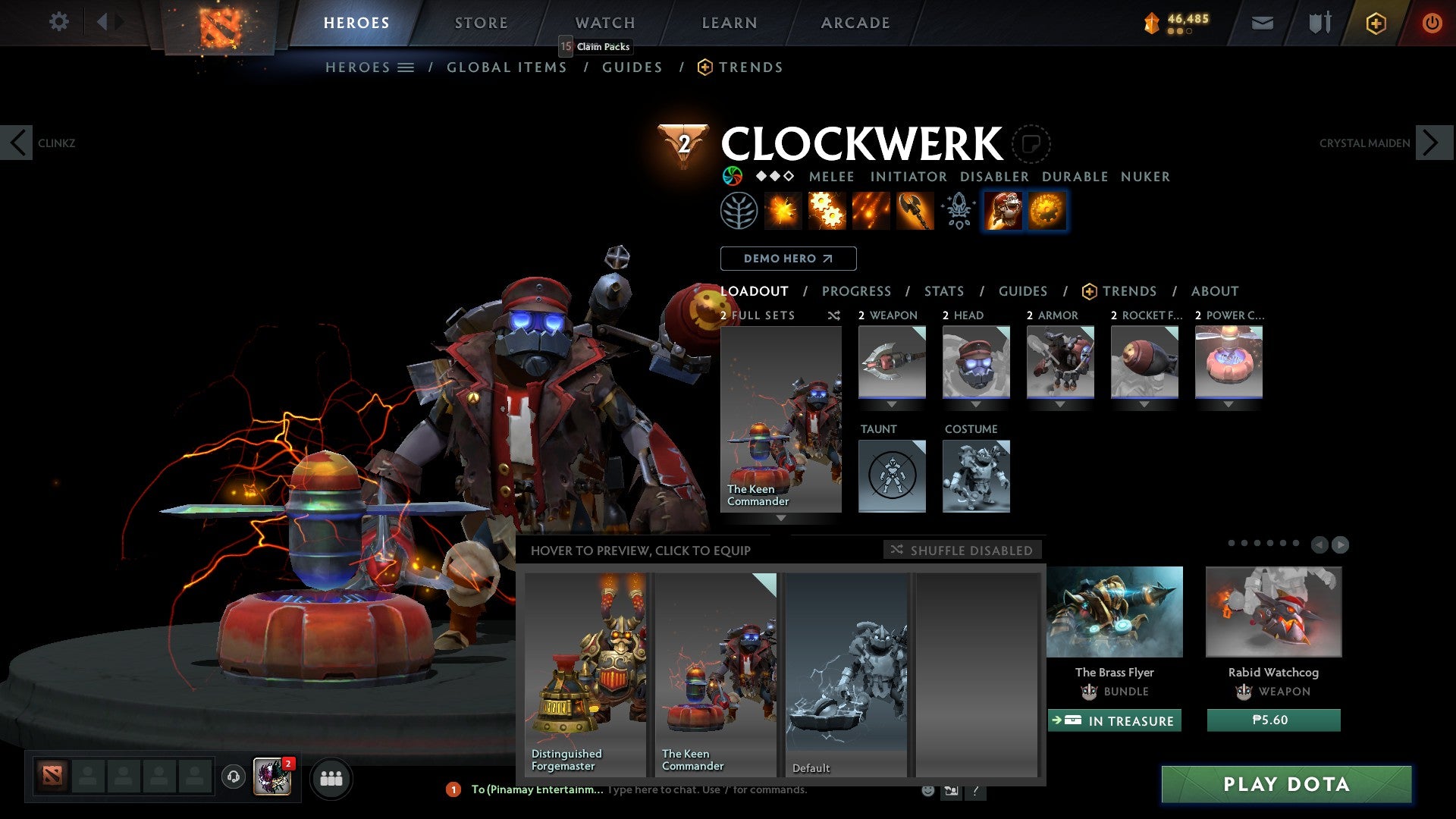Click the power button to exit Dota
This screenshot has height=819, width=1456.
(x=1432, y=24)
